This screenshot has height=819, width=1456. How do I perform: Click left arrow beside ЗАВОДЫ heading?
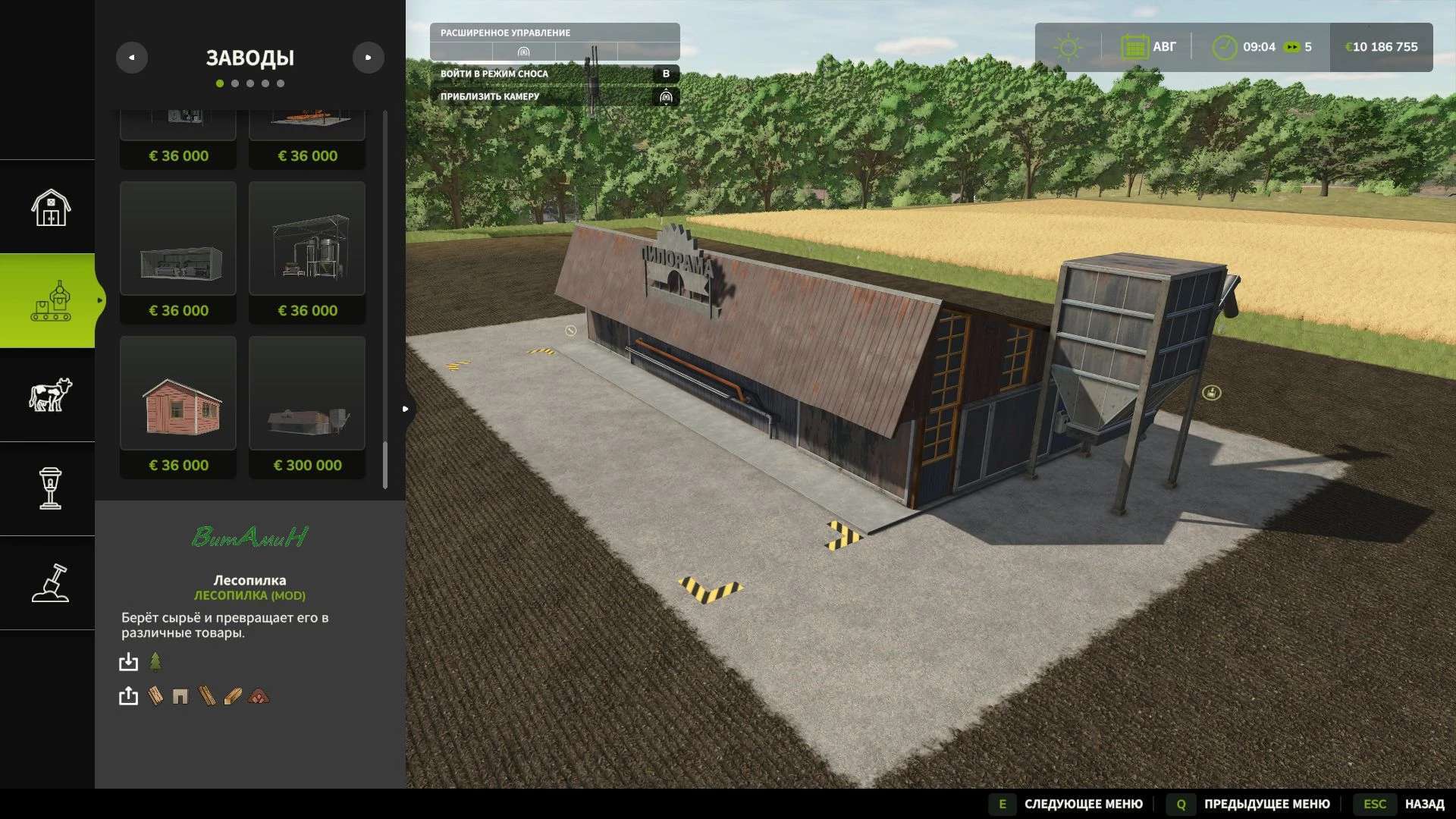pos(132,57)
